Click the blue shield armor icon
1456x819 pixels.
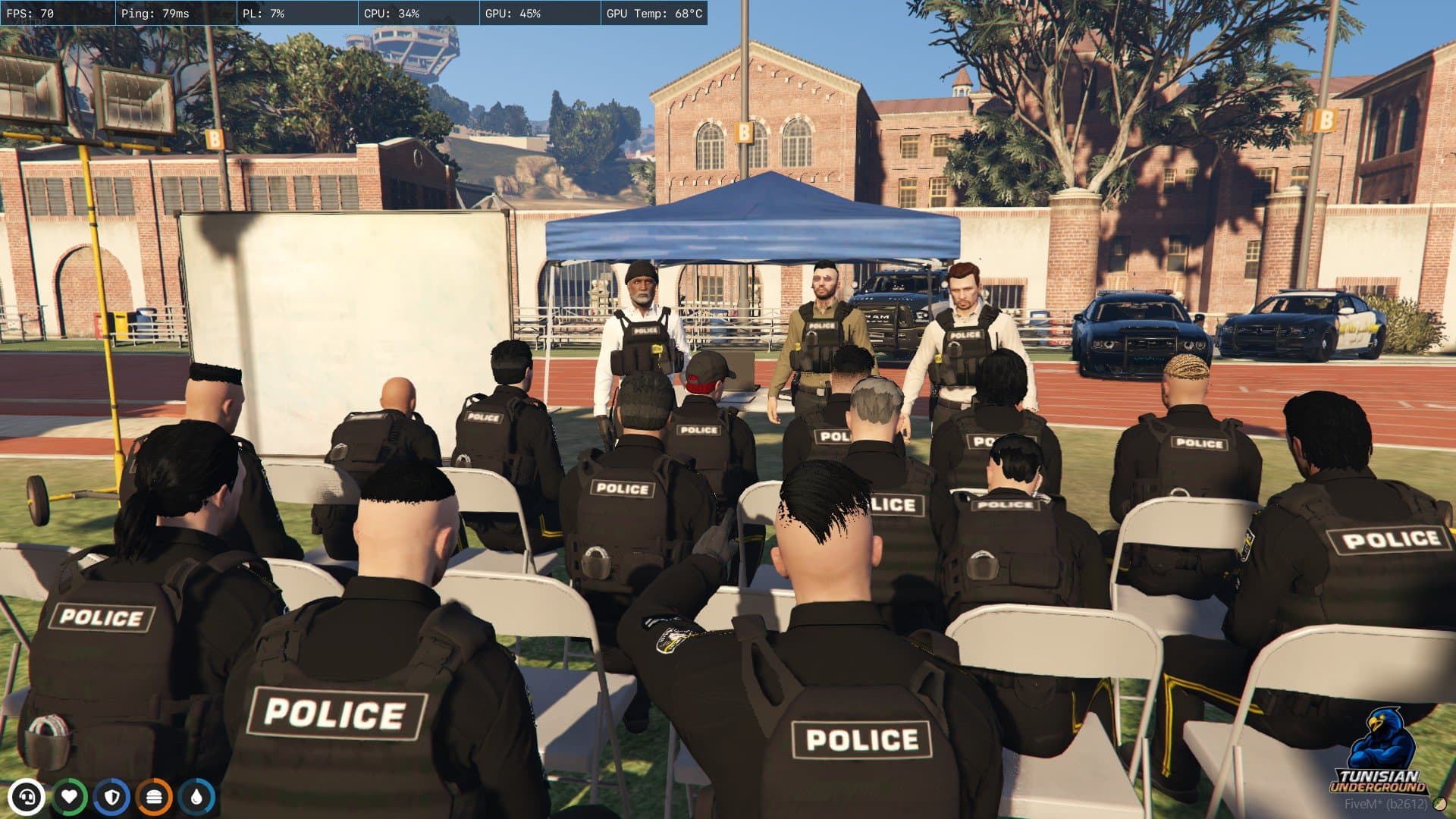click(112, 797)
